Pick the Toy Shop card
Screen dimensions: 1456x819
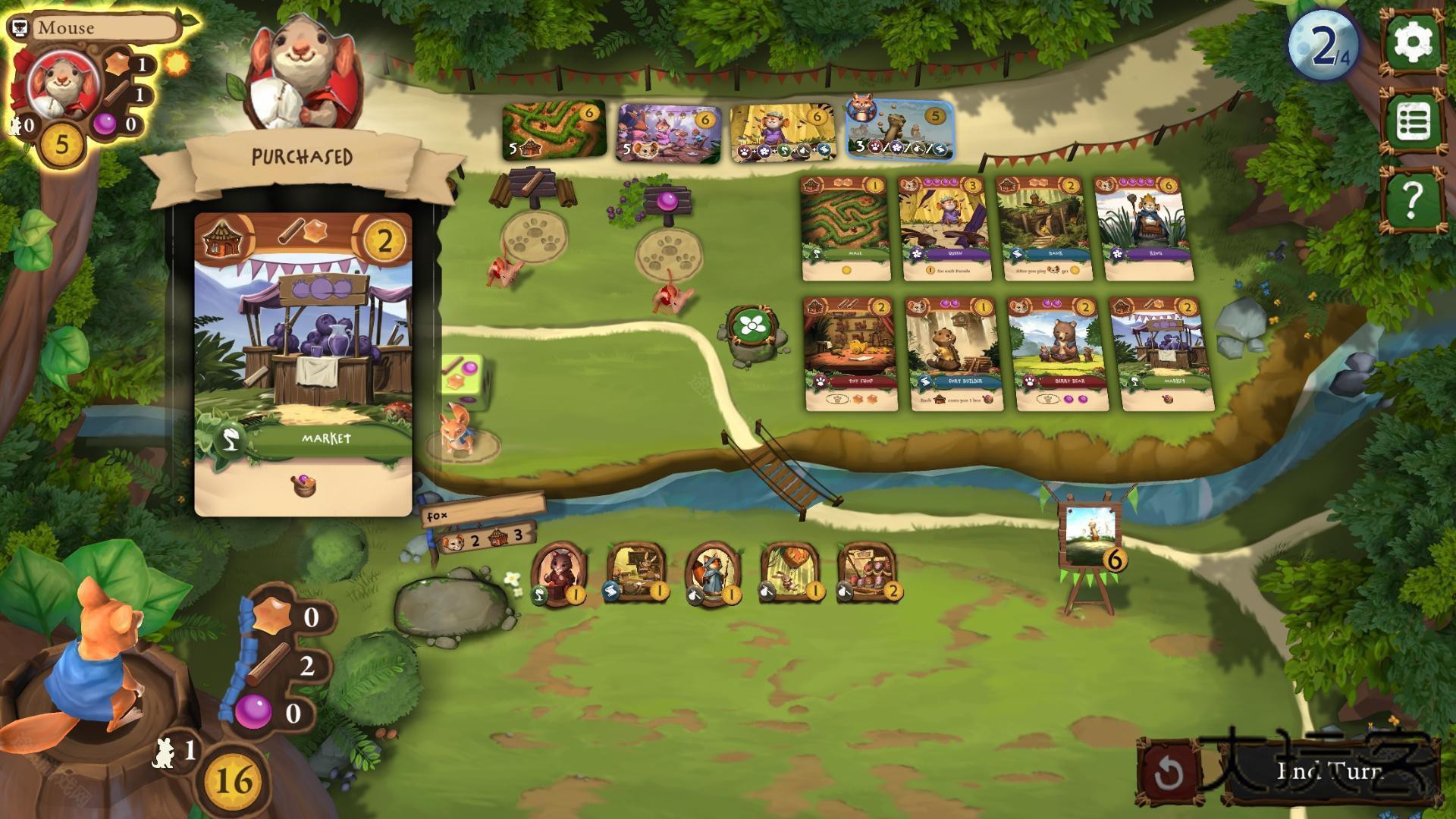(x=851, y=353)
